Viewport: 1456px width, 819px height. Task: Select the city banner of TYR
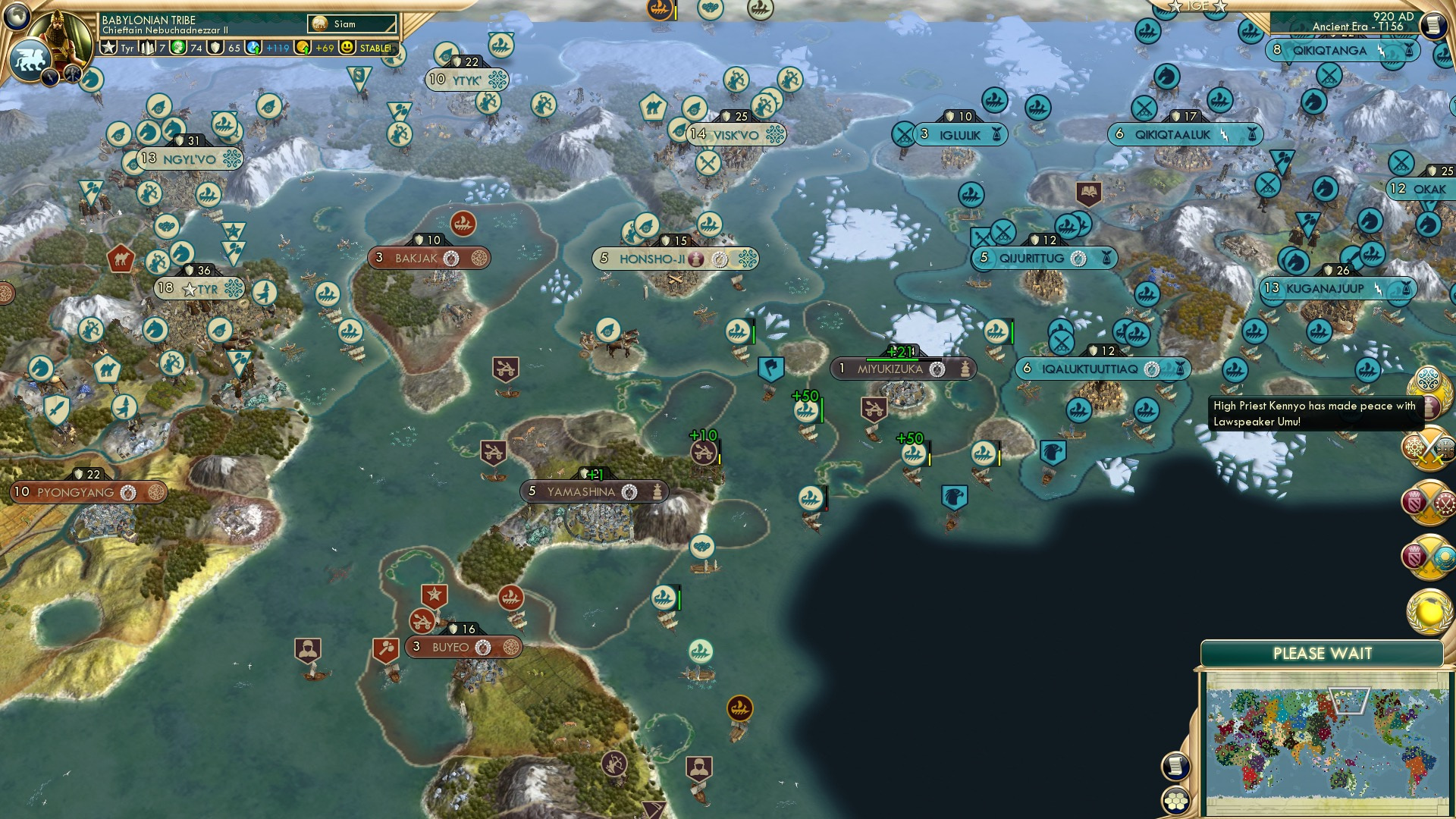(201, 289)
